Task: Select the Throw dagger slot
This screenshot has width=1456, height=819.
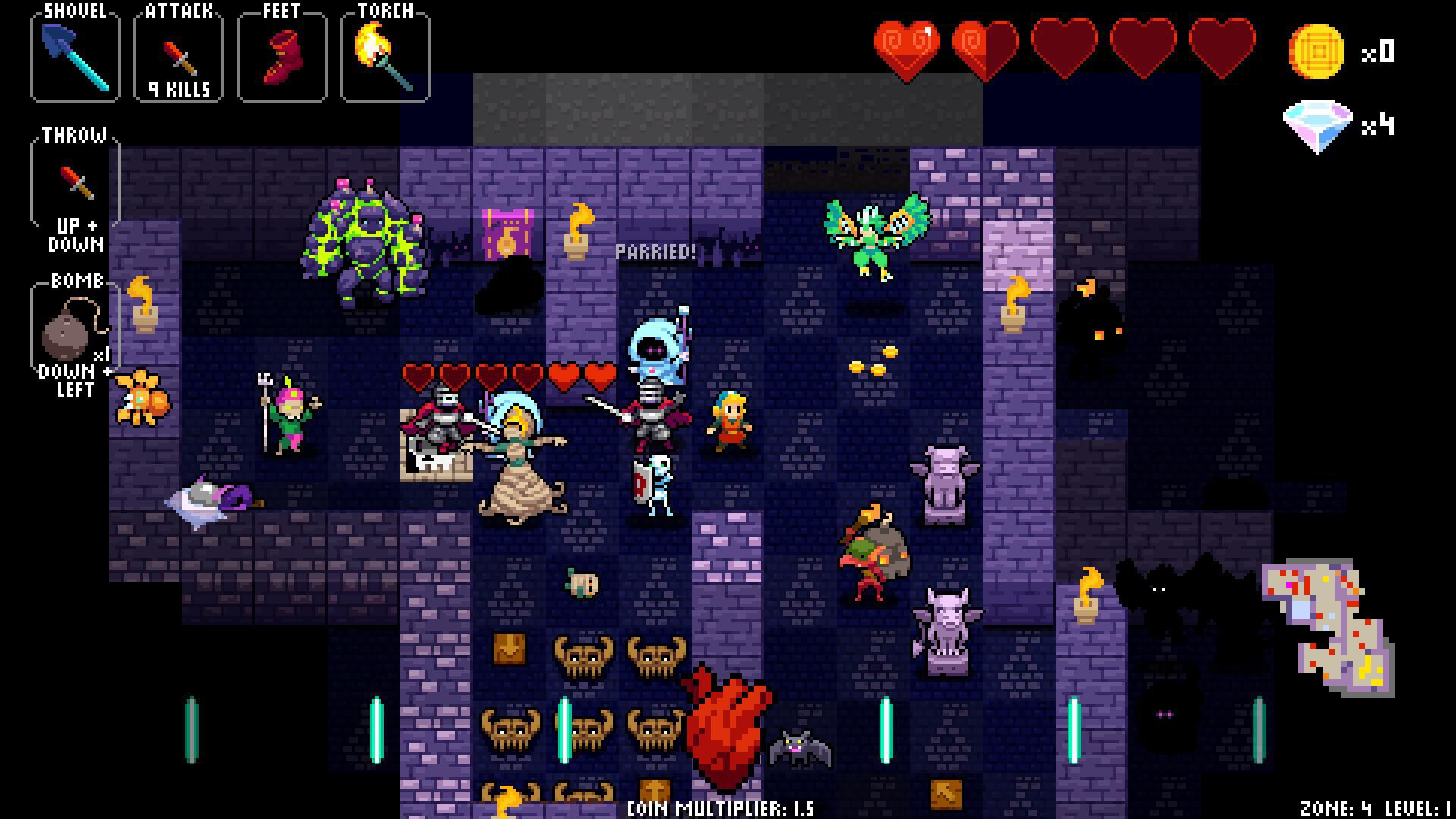Action: tap(74, 182)
